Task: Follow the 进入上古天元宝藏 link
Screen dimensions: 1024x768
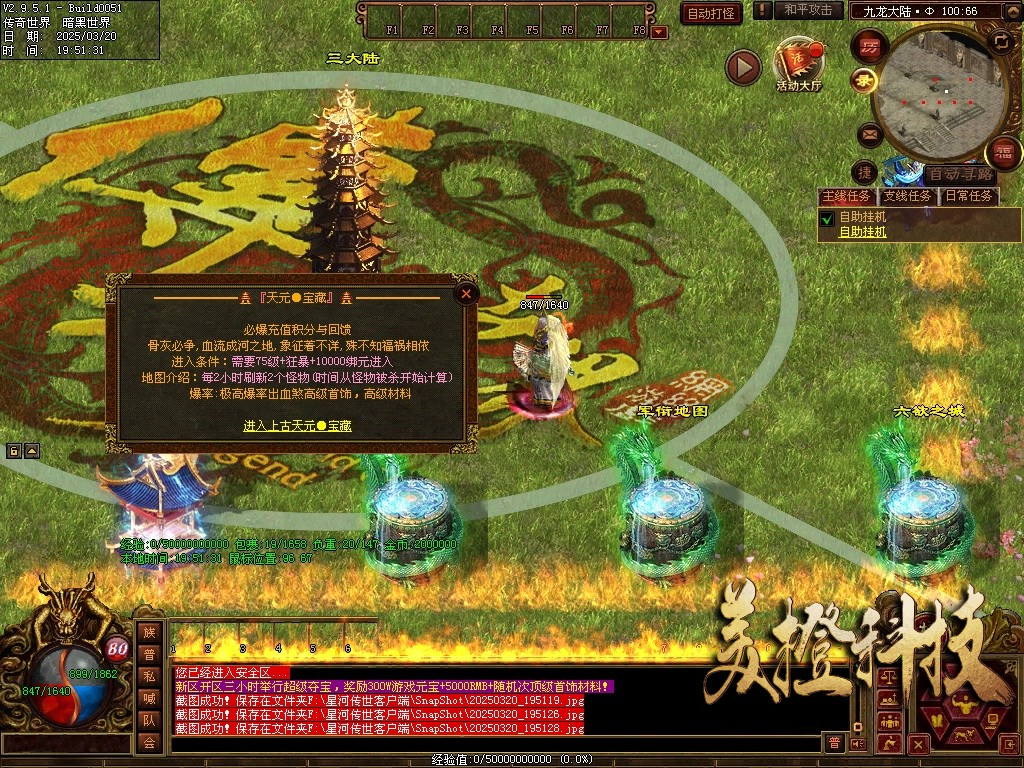Action: [x=297, y=426]
